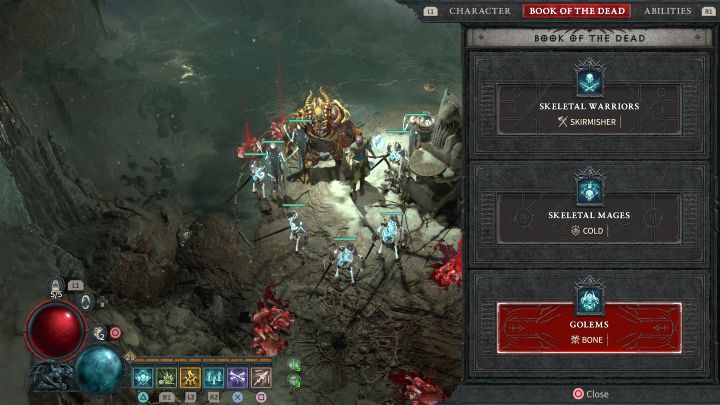This screenshot has width=720, height=405.
Task: Cast the teal skeleton summon skill
Action: pyautogui.click(x=214, y=377)
